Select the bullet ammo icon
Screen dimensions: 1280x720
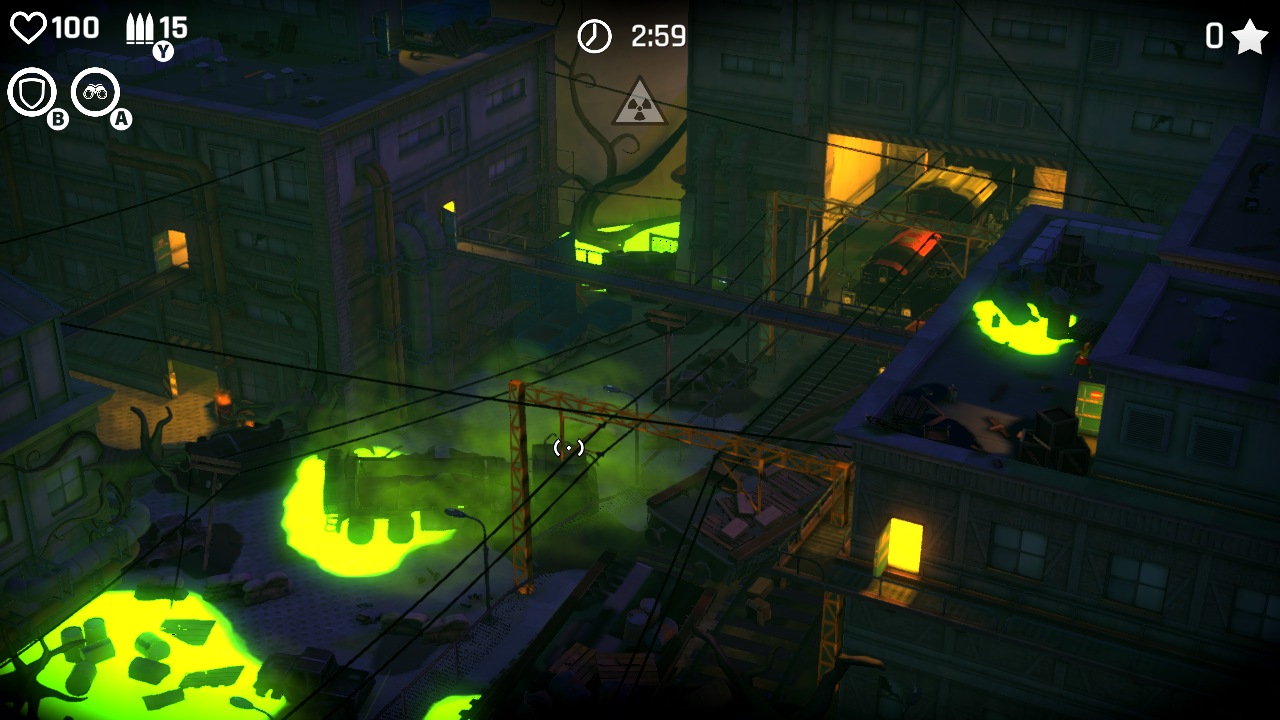click(138, 26)
